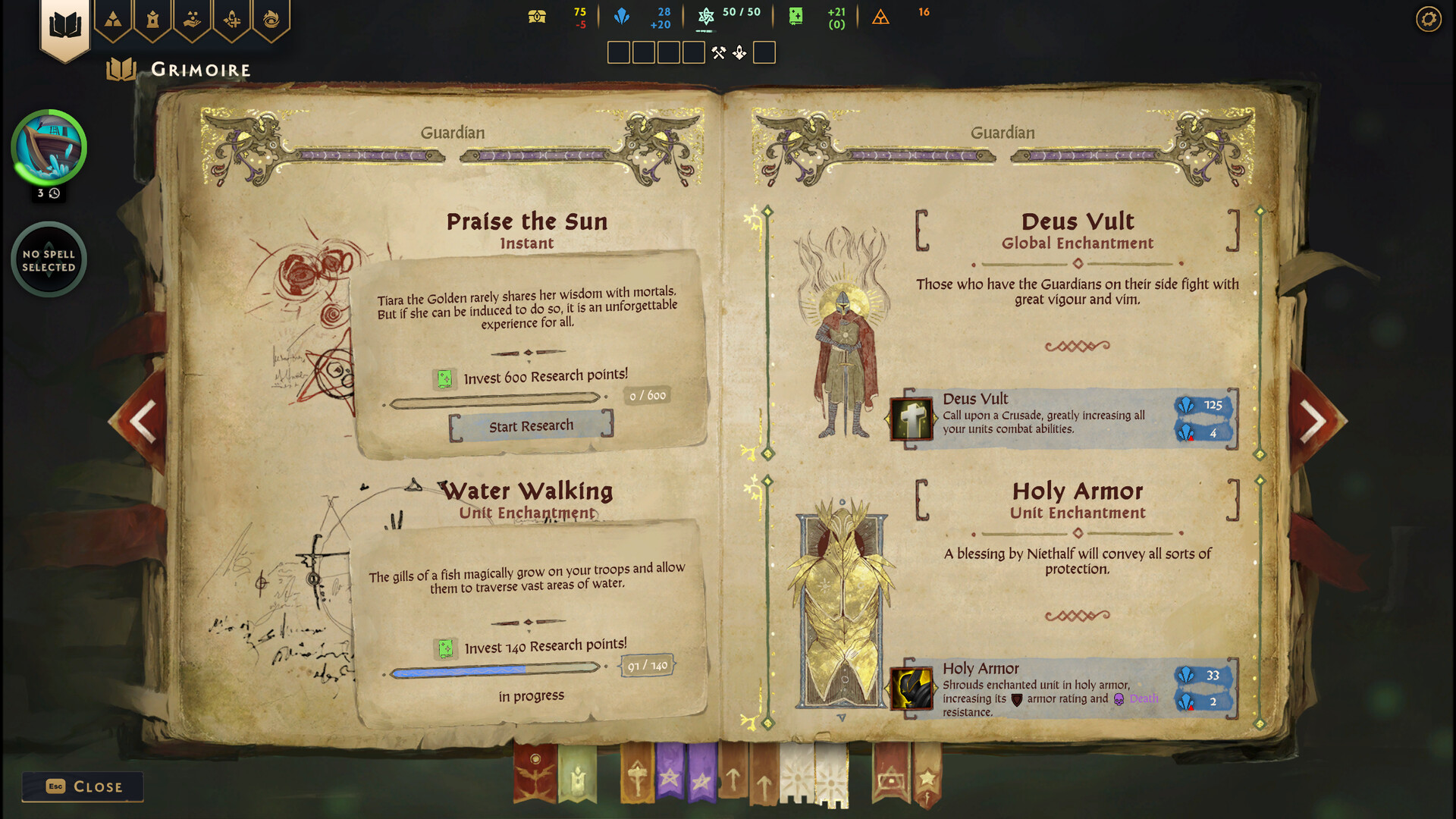Toggle the anchor icon in the queue bar
Image resolution: width=1456 pixels, height=819 pixels.
click(x=739, y=52)
